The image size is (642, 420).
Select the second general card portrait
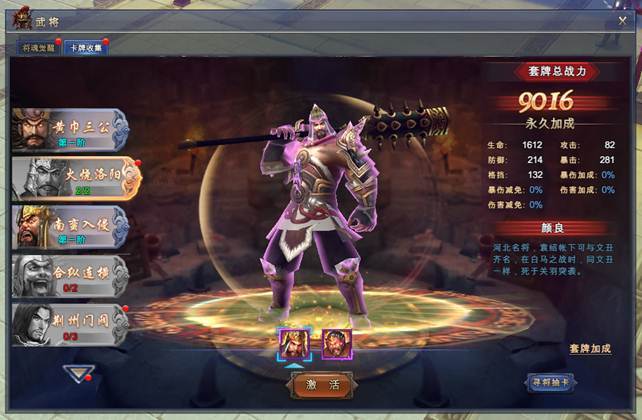(x=333, y=343)
